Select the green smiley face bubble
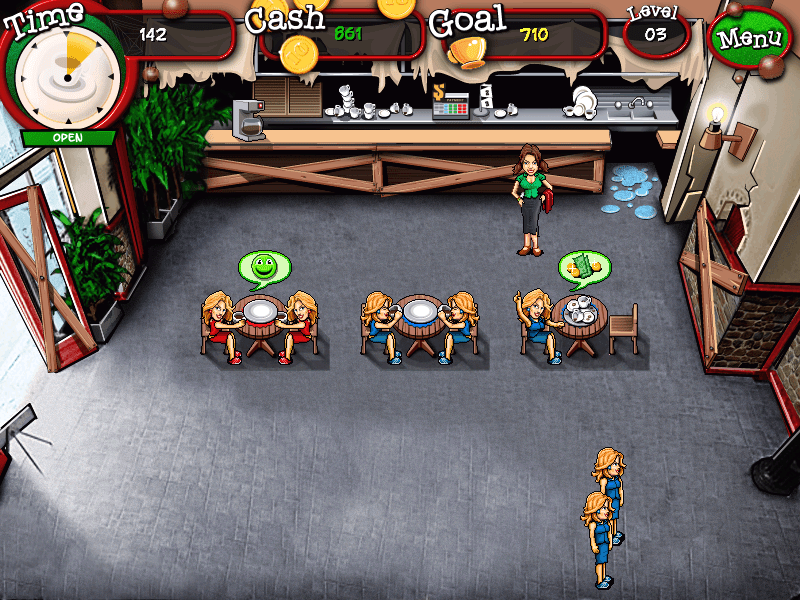 click(x=263, y=267)
